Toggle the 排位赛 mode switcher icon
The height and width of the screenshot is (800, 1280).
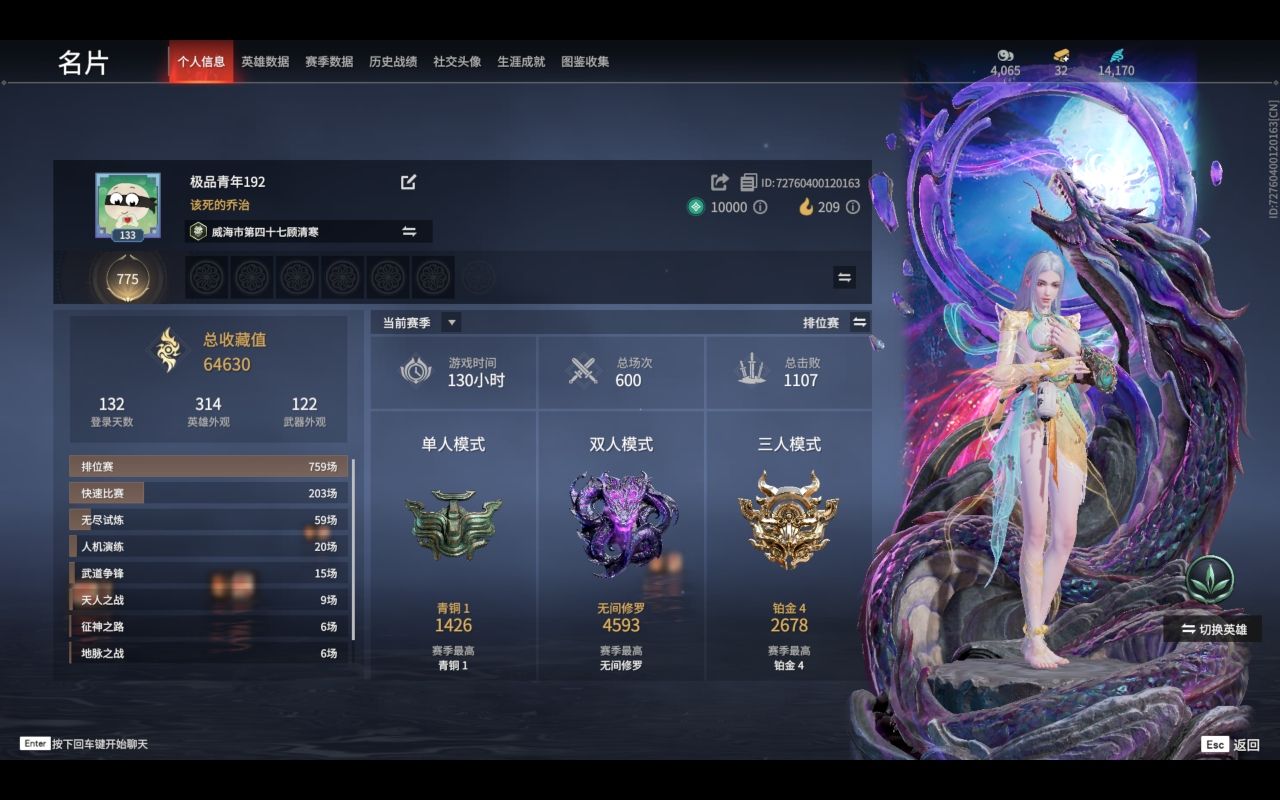[857, 321]
